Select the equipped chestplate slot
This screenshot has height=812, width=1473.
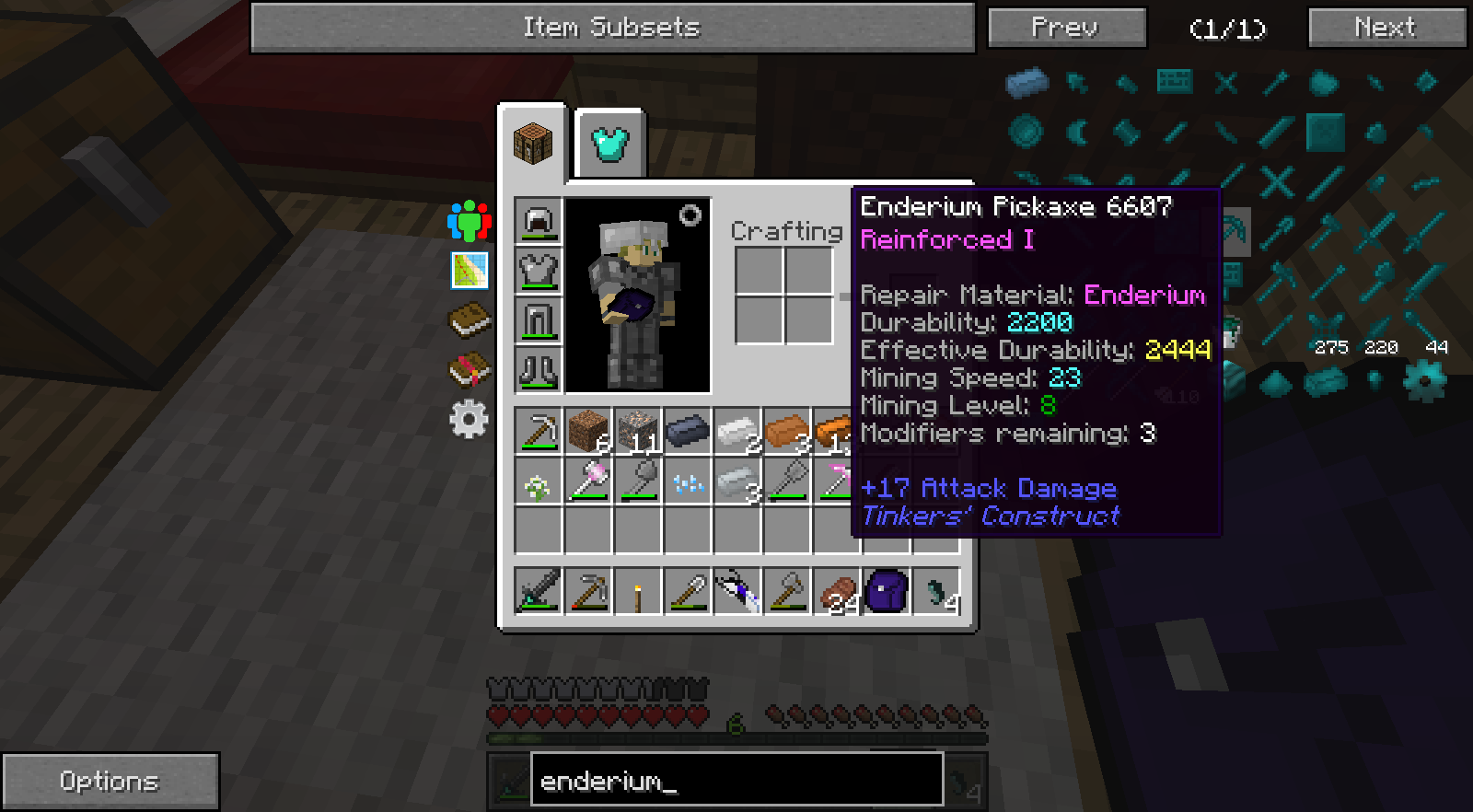pos(538,271)
